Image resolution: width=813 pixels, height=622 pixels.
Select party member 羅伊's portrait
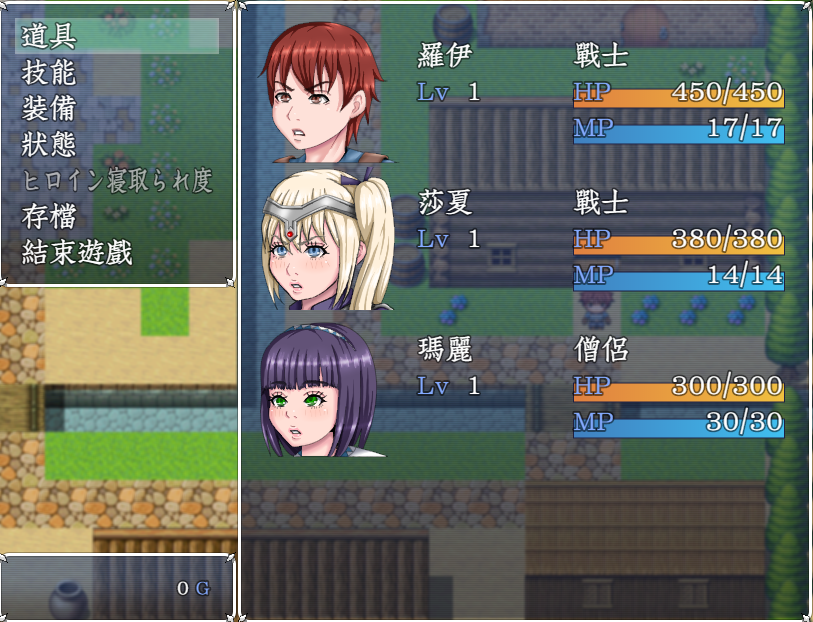(321, 93)
